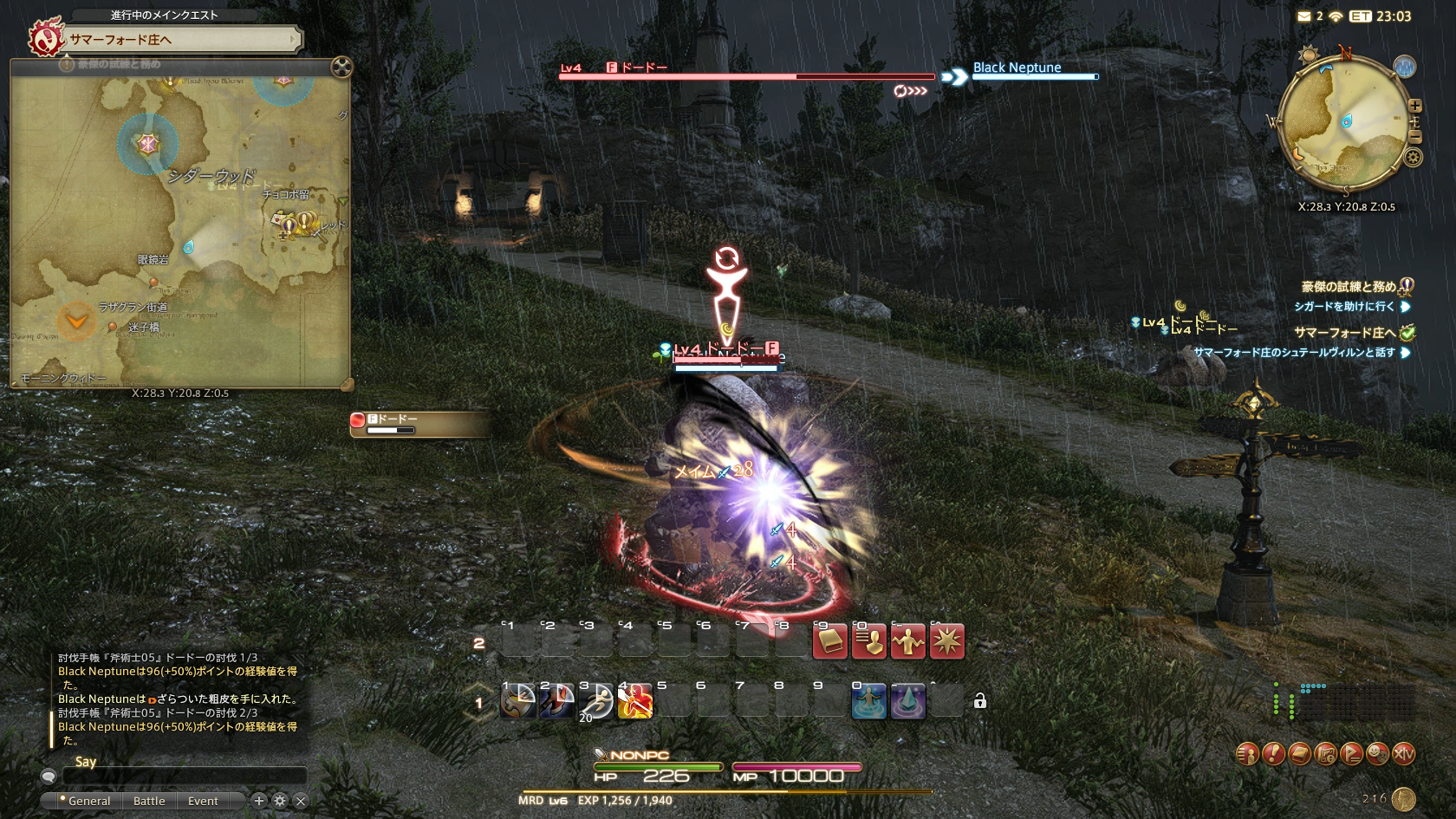
Task: Open minimap settings gear
Action: click(1413, 157)
